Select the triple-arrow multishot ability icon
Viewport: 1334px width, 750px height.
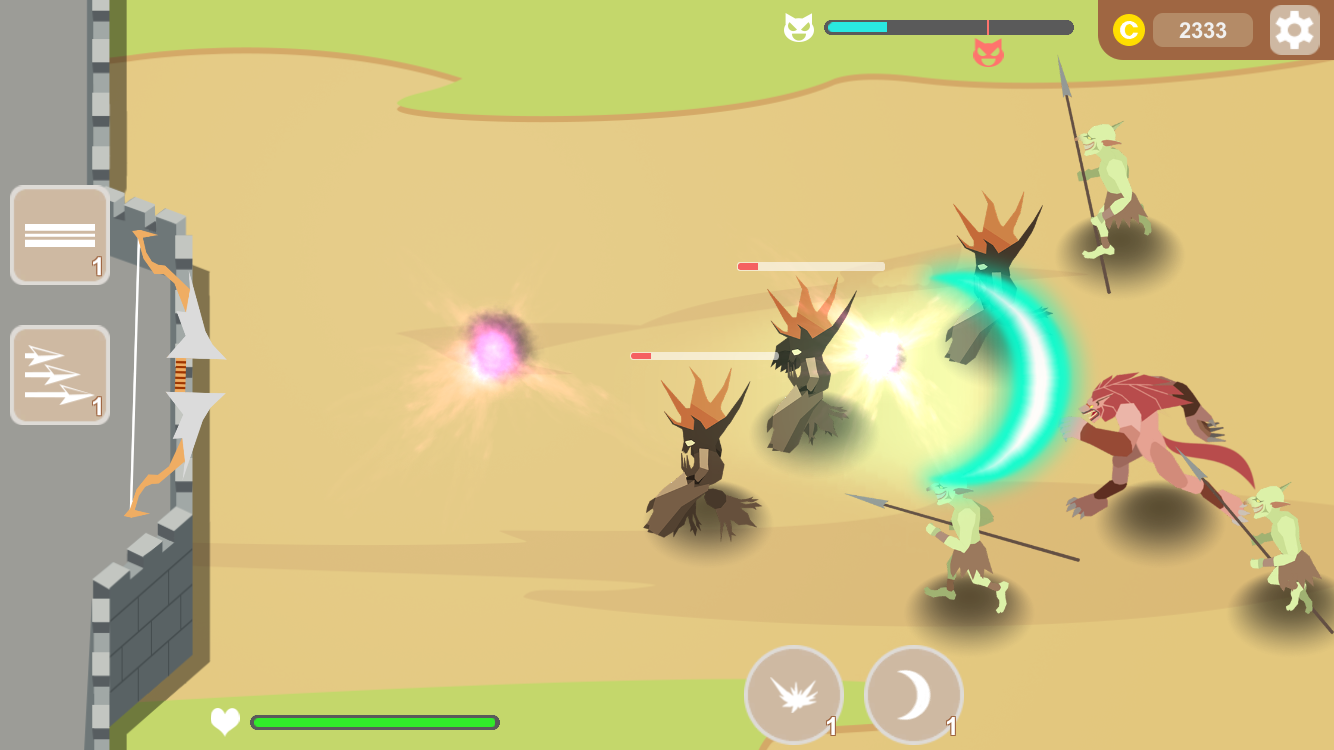click(59, 375)
